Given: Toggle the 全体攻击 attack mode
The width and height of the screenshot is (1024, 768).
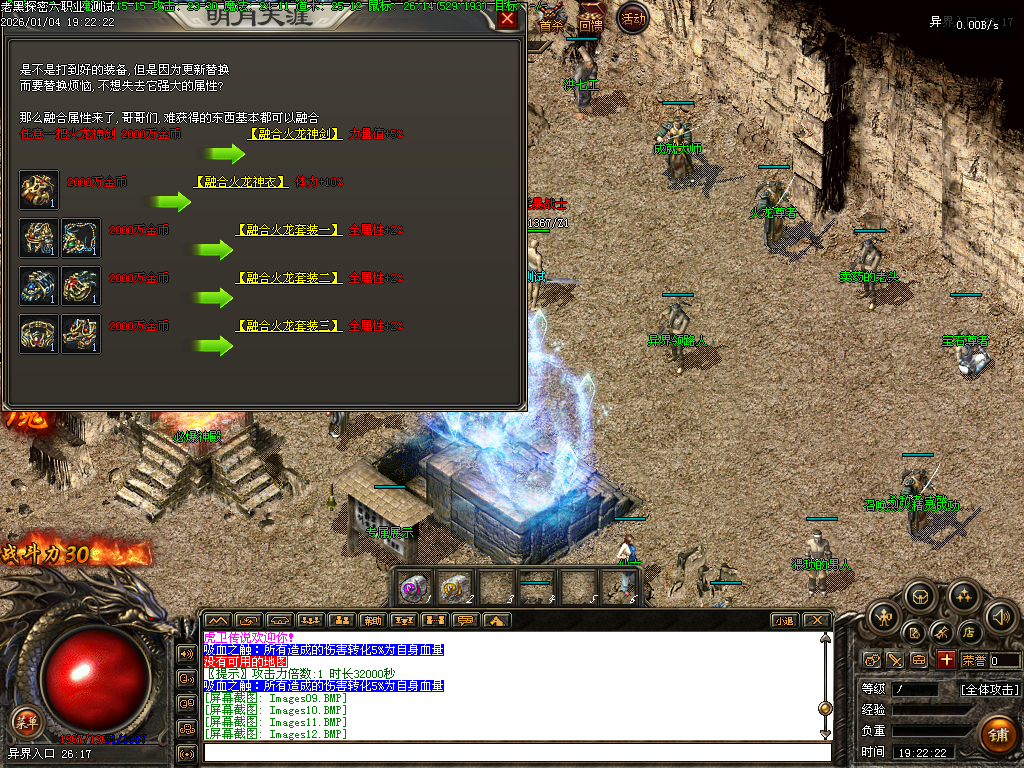Looking at the screenshot, I should click(989, 689).
